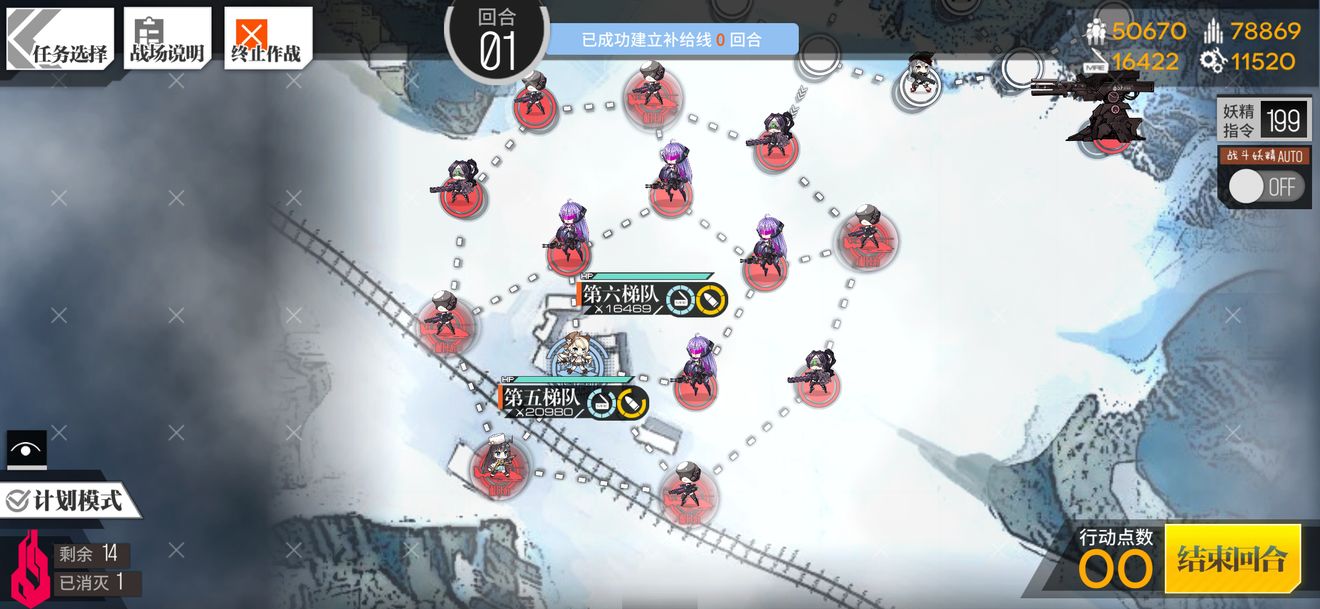1320x609 pixels.
Task: End the turn with 结束回合
Action: 1232,558
